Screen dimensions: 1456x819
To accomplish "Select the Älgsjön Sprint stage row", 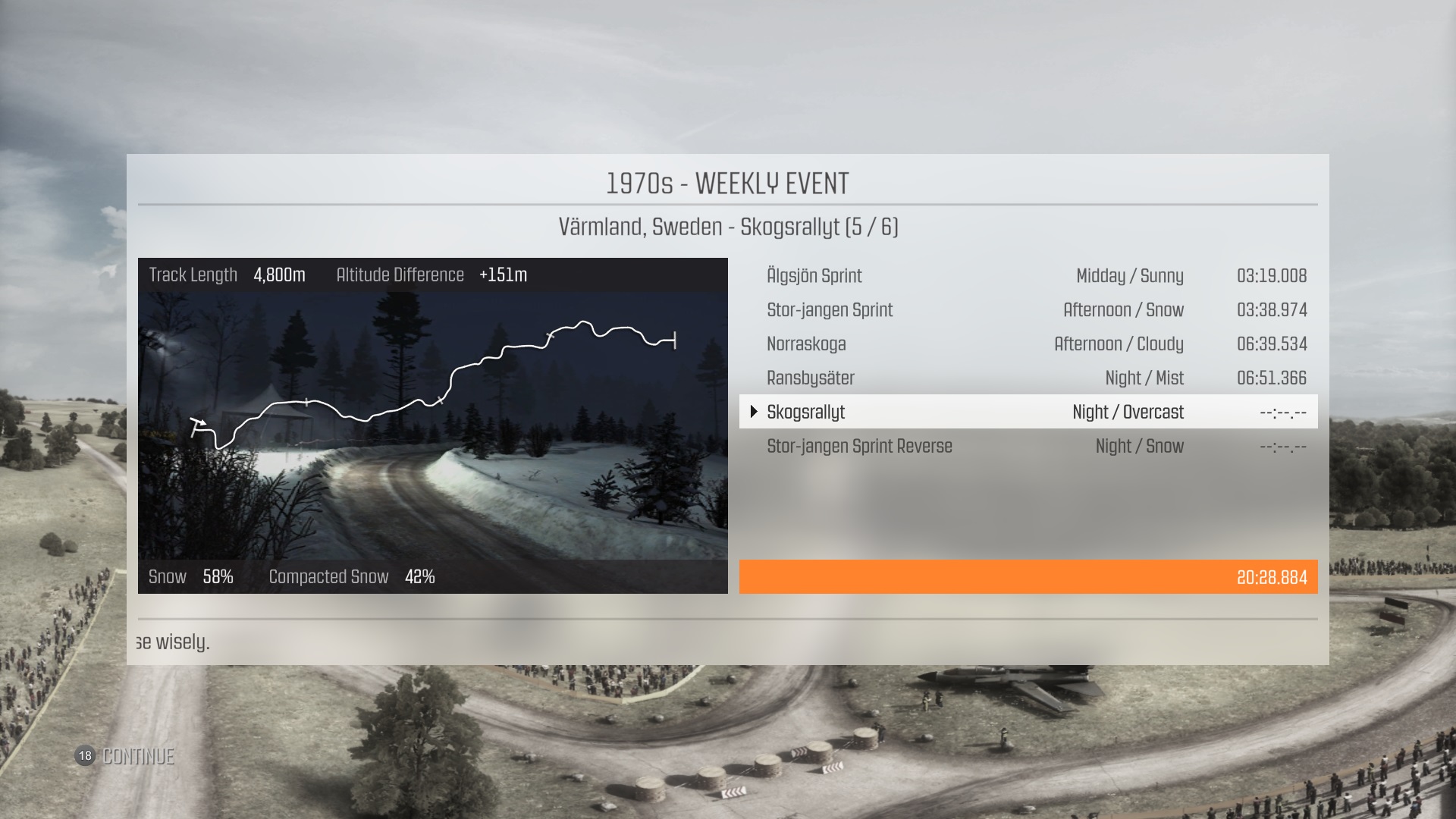I will coord(1028,276).
